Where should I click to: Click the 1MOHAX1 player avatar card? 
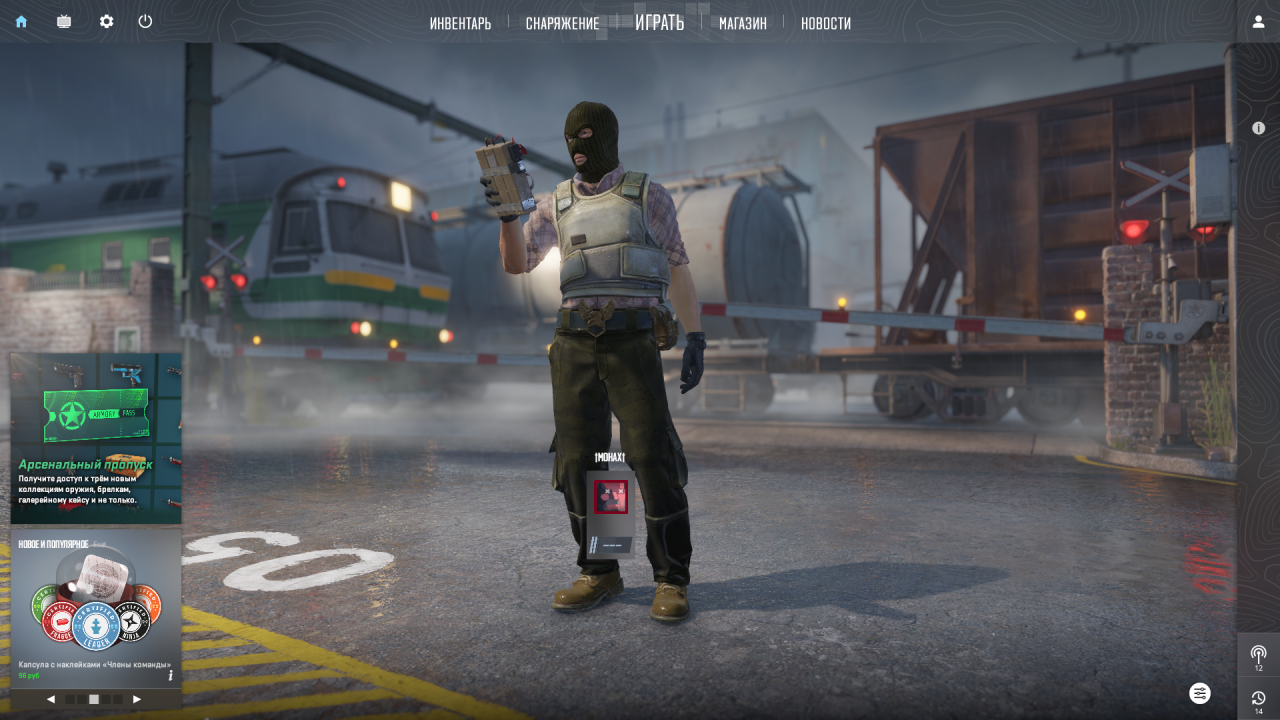click(610, 510)
